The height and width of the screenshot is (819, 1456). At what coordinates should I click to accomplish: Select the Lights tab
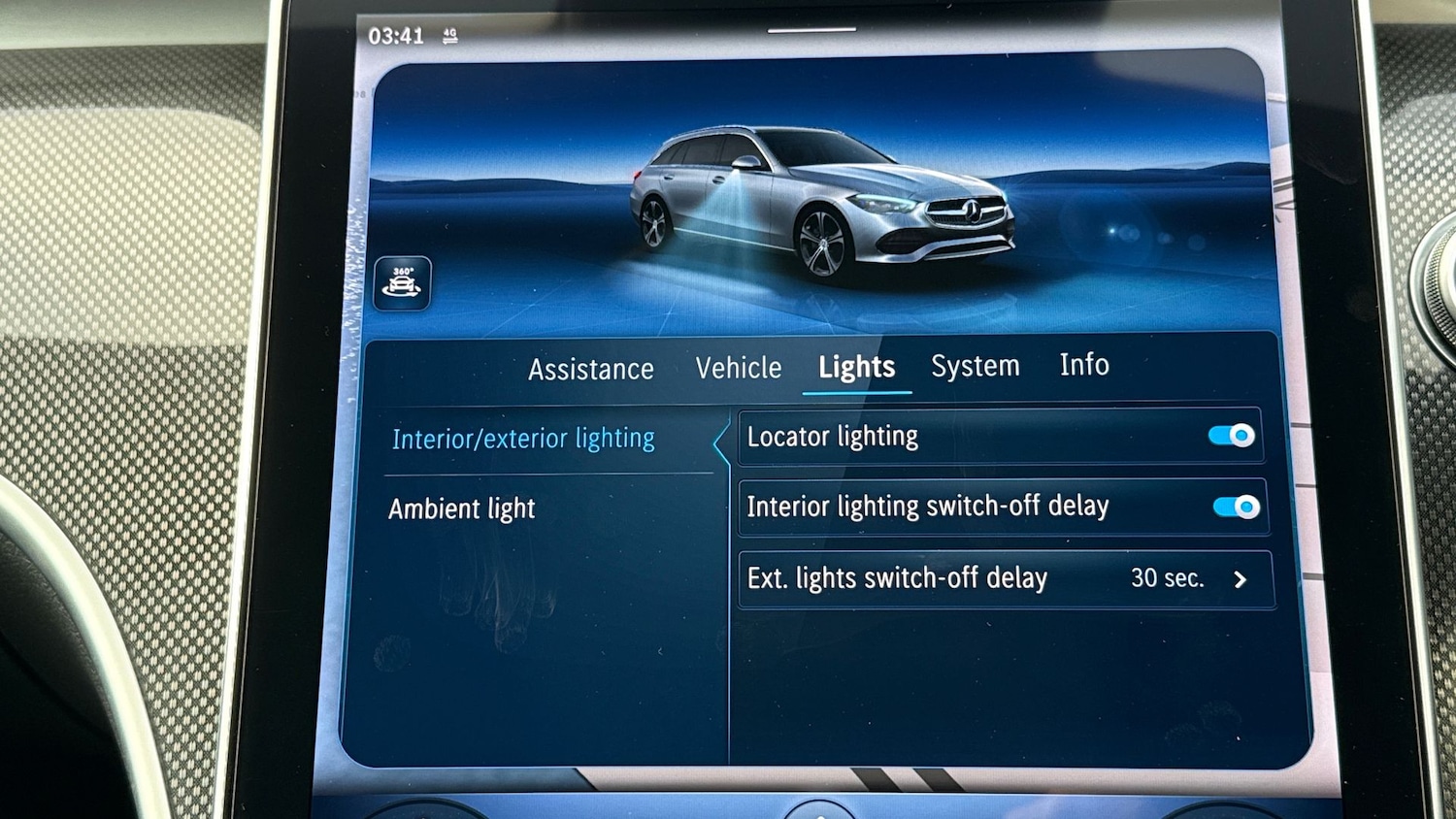[855, 367]
